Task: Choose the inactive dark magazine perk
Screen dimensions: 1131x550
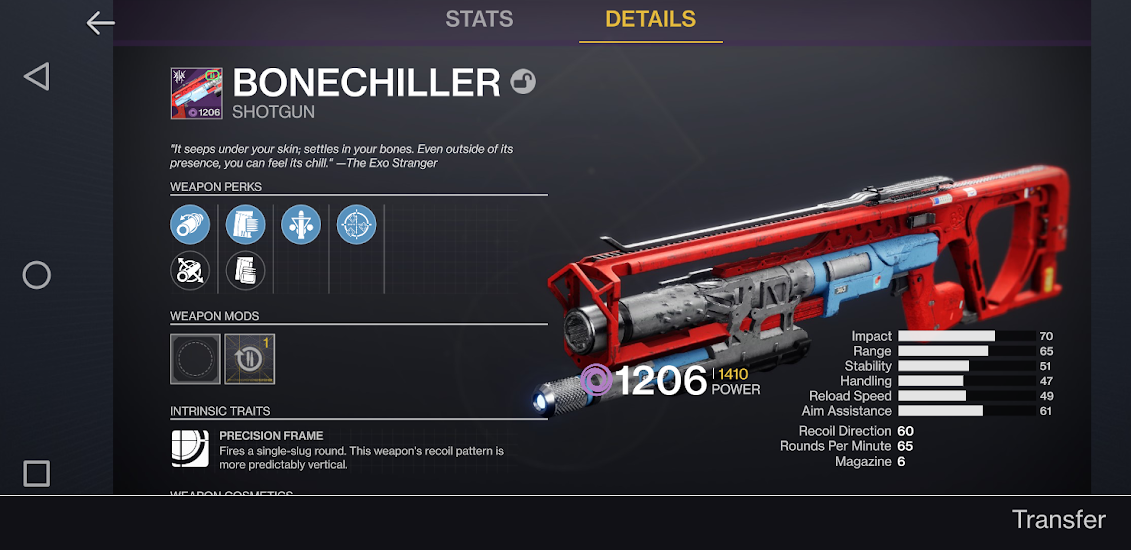Action: pyautogui.click(x=245, y=270)
